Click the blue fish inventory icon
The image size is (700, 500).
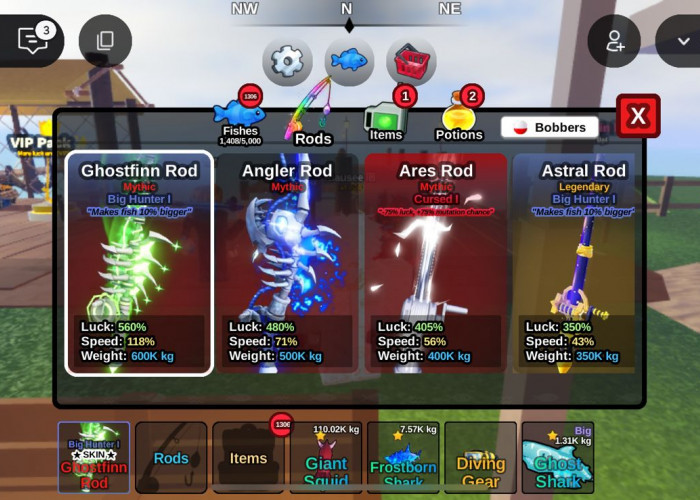(349, 62)
